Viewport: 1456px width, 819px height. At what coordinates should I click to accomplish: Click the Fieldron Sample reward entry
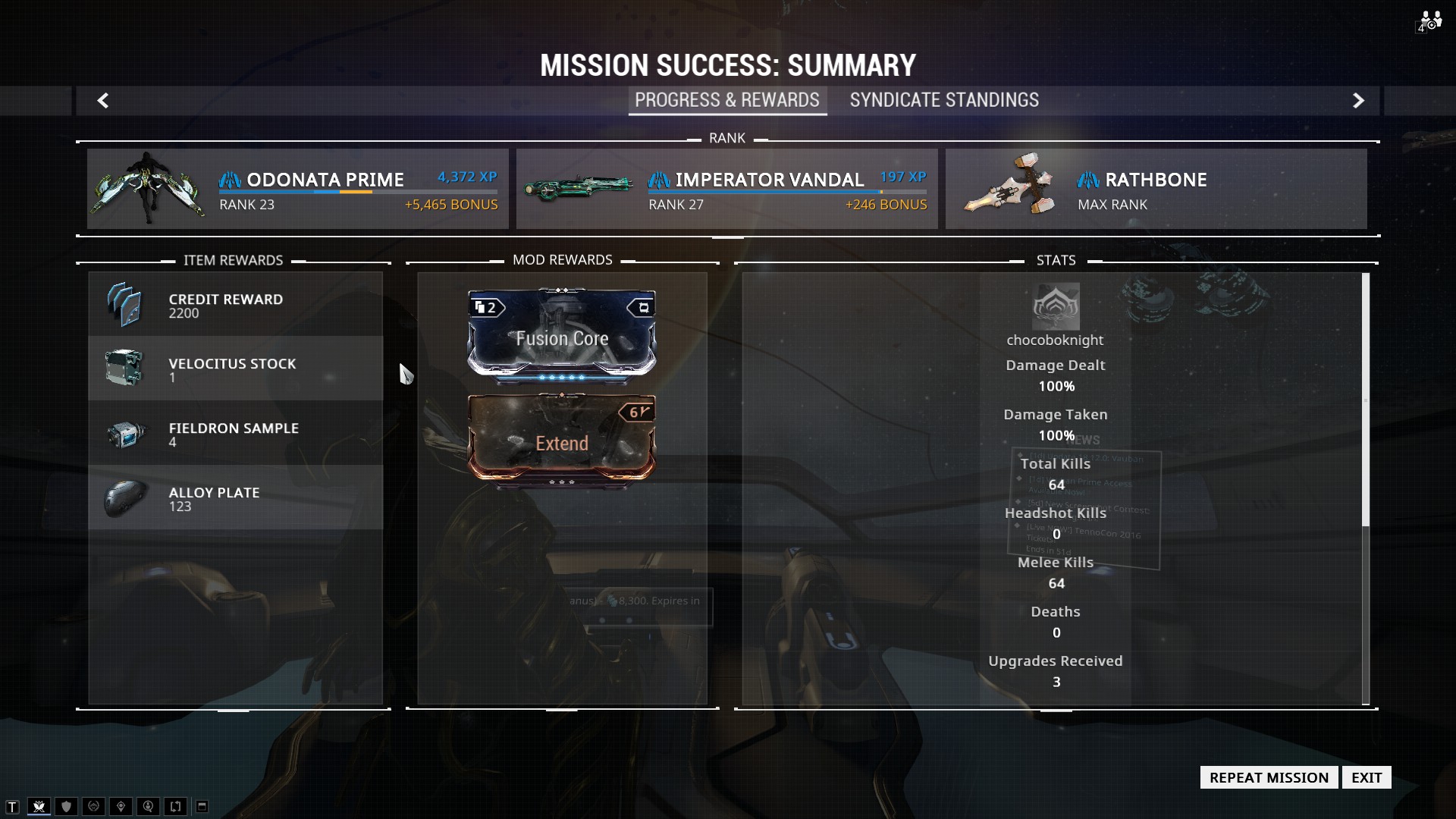tap(235, 433)
